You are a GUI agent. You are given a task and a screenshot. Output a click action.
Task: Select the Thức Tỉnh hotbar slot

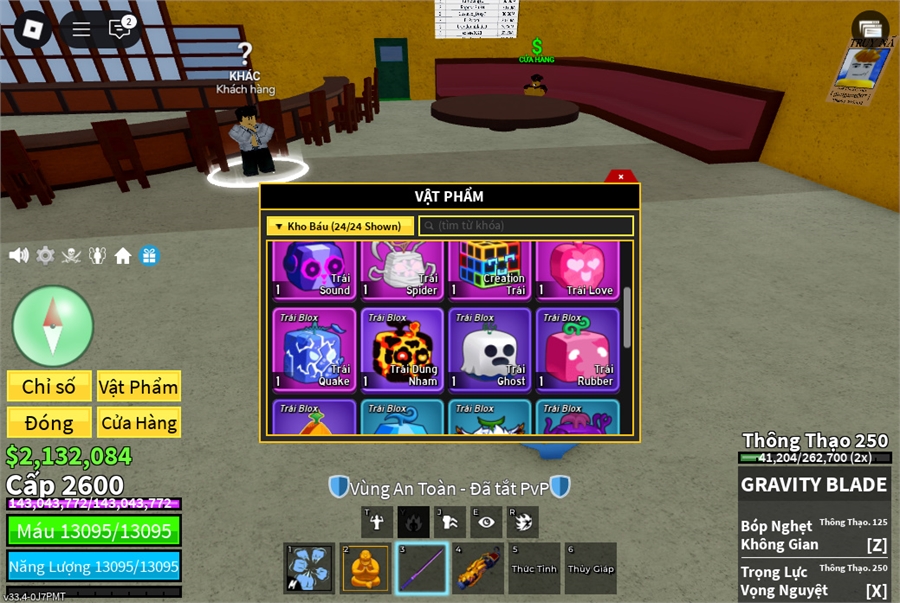533,568
